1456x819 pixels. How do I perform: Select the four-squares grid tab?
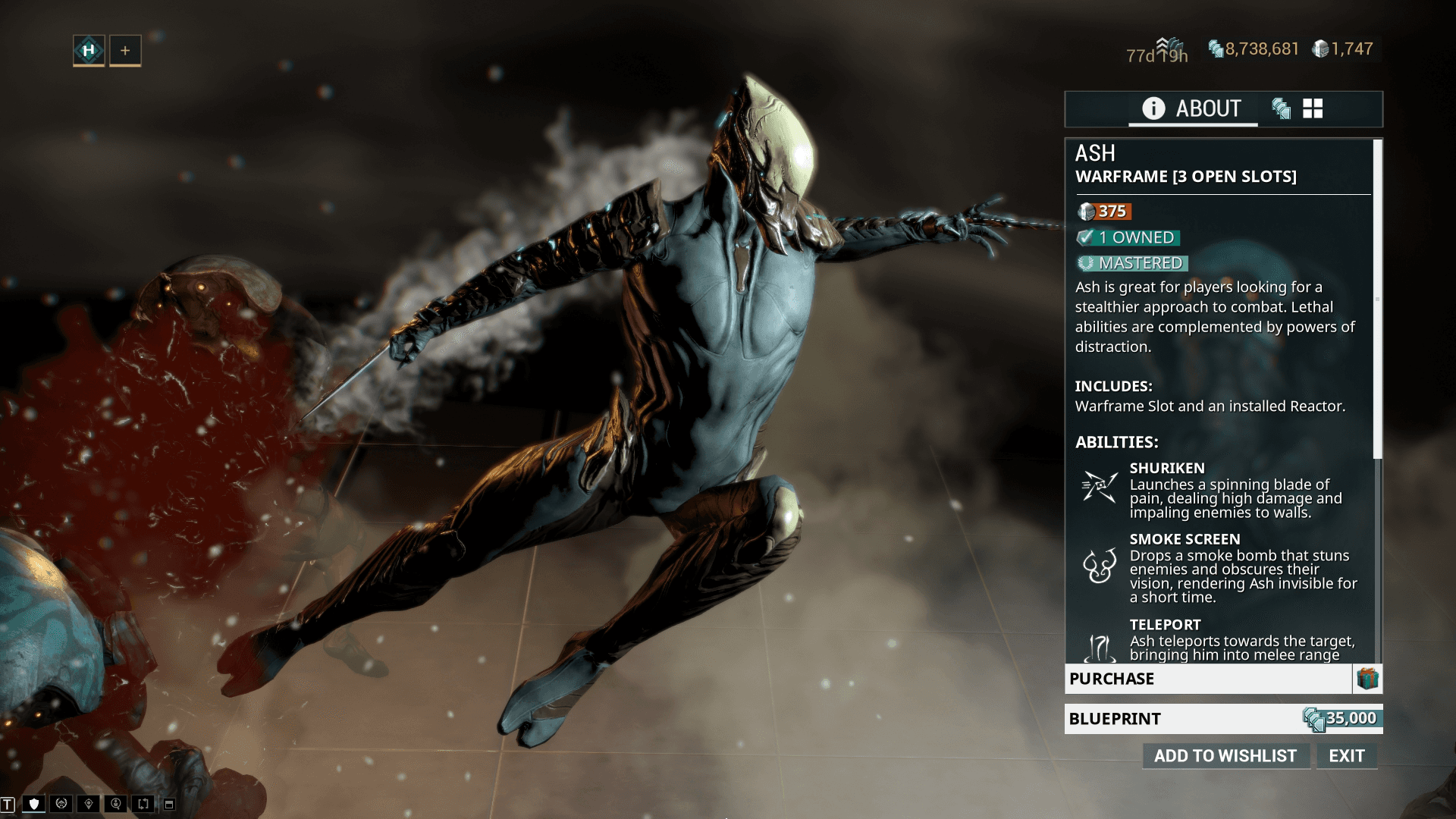click(x=1313, y=108)
